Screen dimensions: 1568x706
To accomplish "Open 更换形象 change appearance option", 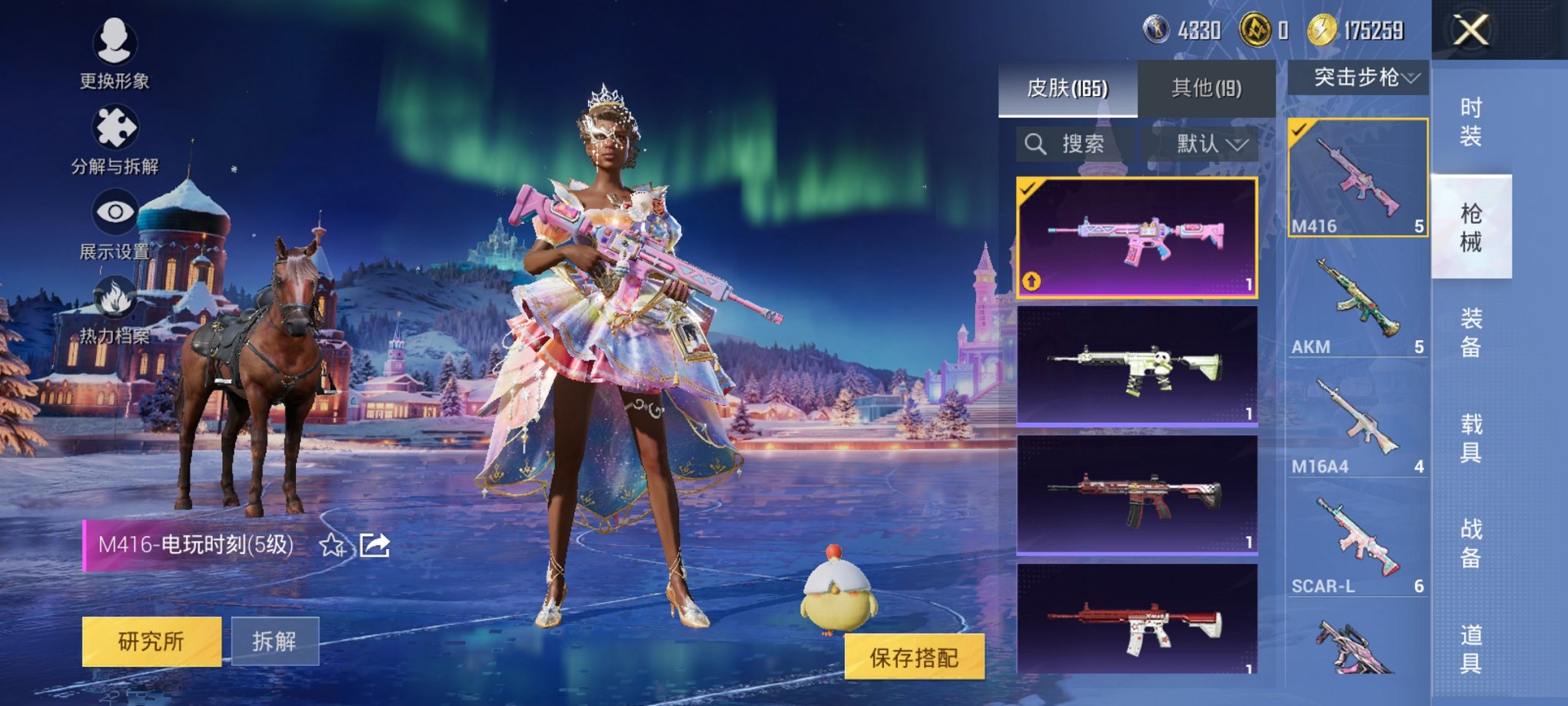I will 115,52.
